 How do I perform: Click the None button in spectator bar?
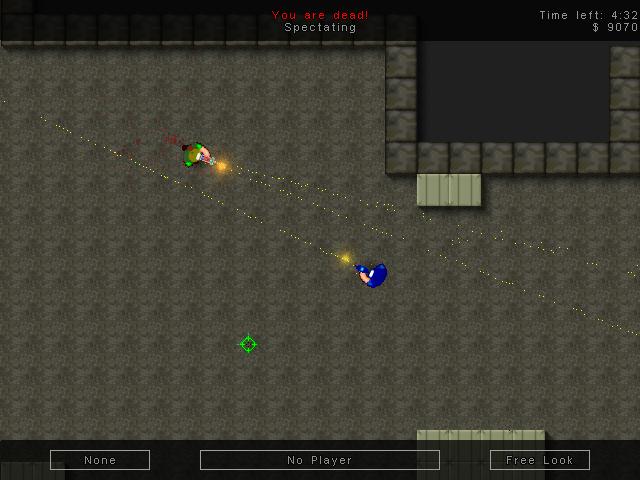click(x=100, y=460)
